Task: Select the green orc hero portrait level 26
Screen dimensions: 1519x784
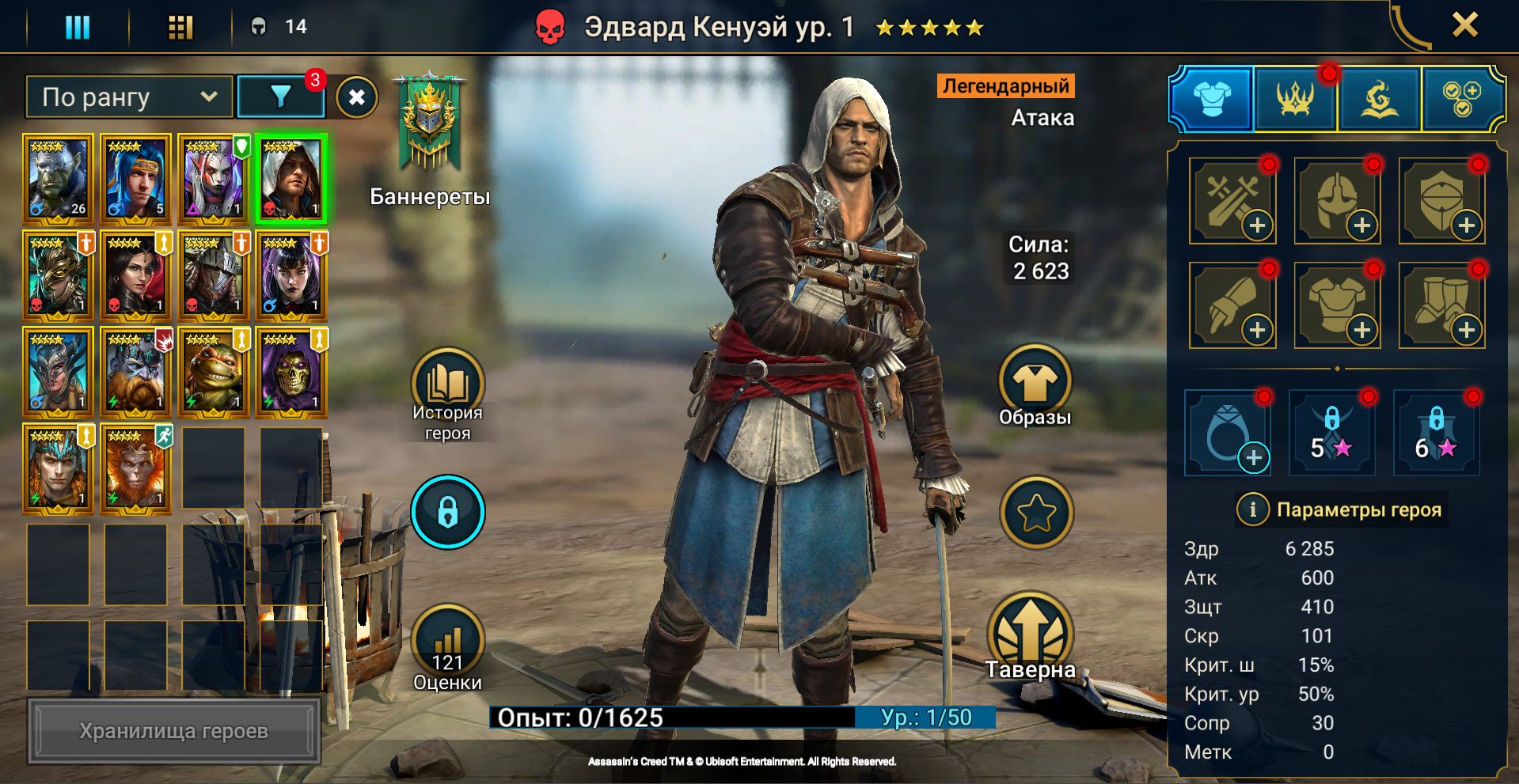Action: point(58,179)
